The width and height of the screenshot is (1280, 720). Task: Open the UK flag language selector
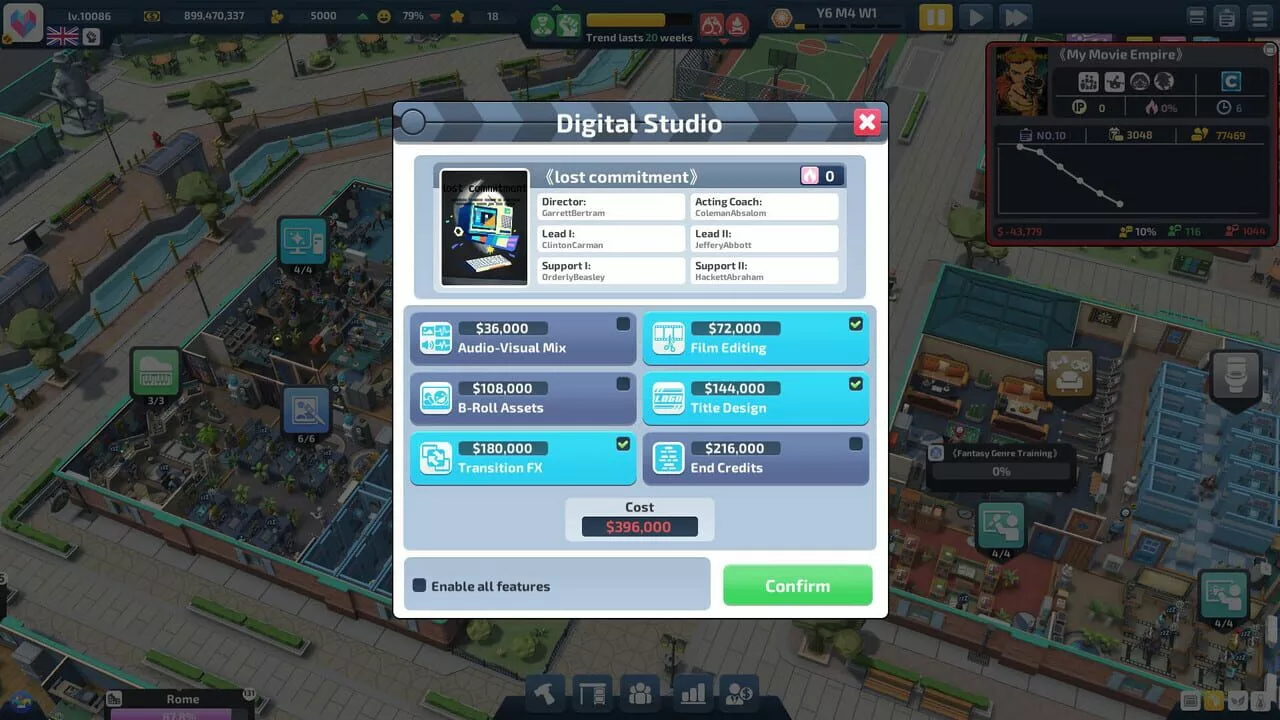click(x=62, y=37)
